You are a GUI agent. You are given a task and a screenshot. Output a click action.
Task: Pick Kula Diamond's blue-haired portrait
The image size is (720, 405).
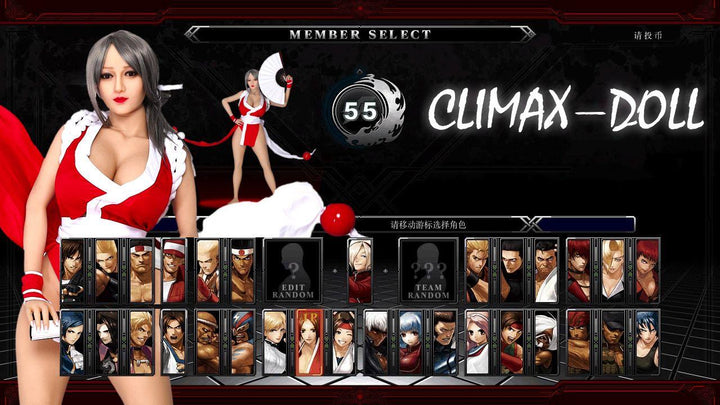(412, 342)
